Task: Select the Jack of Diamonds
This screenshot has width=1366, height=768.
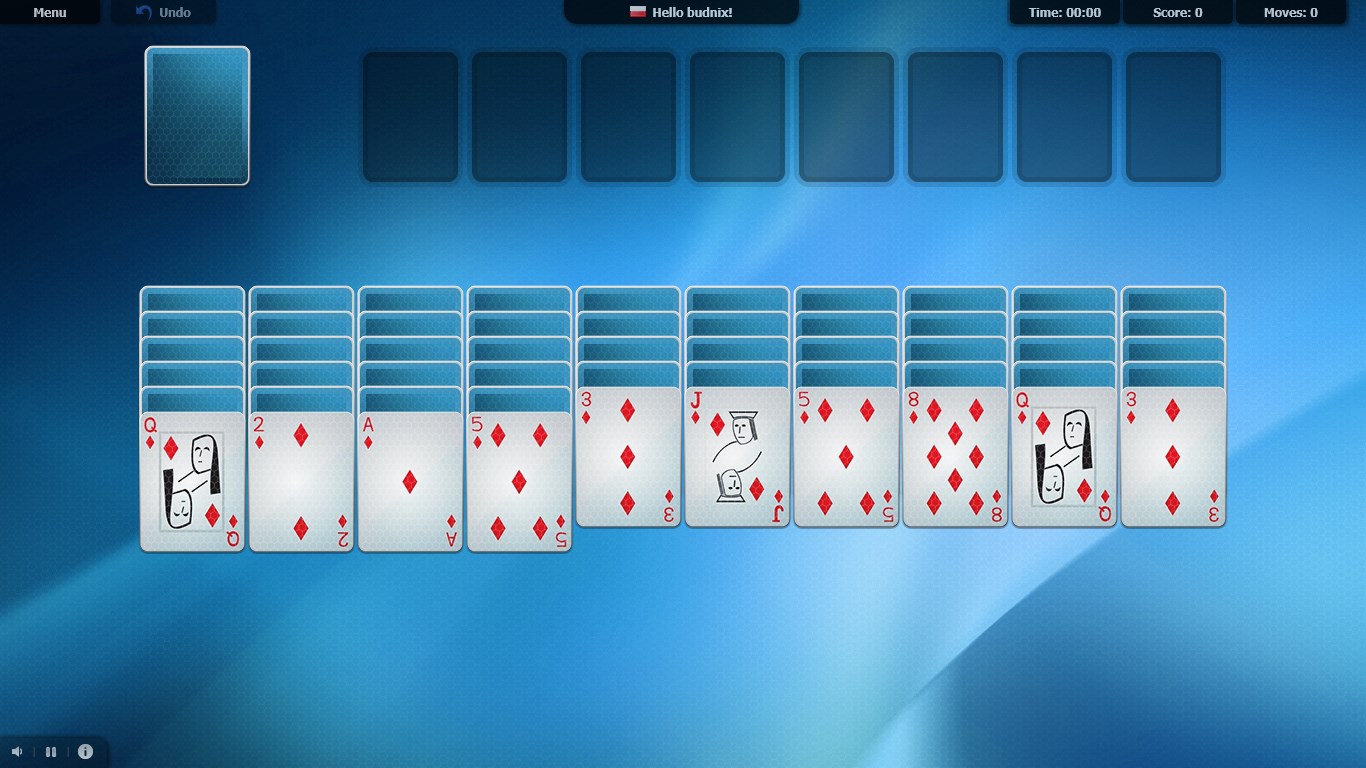Action: [x=736, y=455]
